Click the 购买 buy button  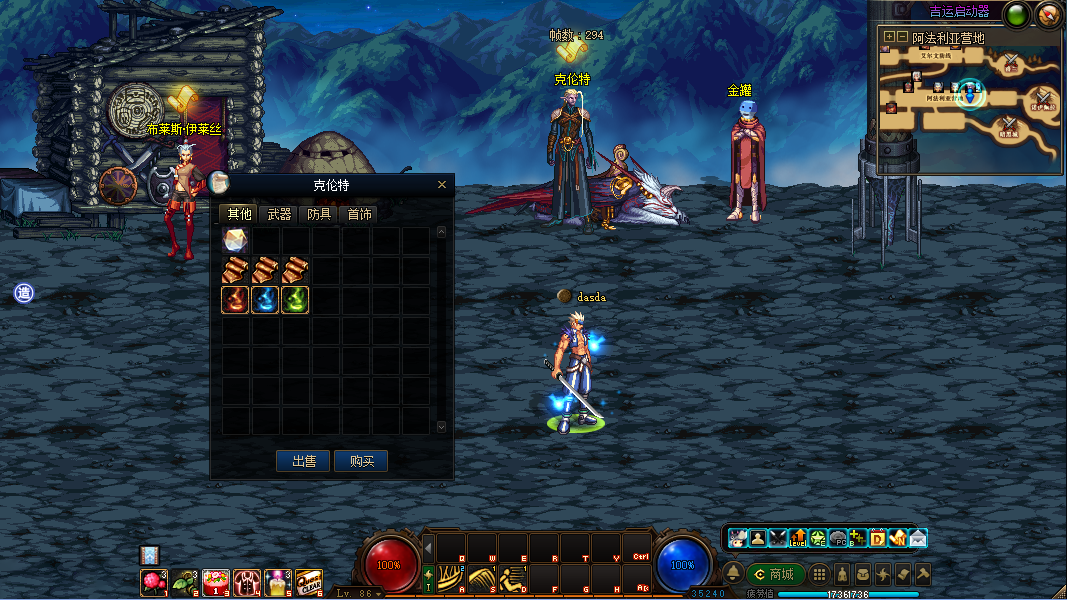pos(361,461)
